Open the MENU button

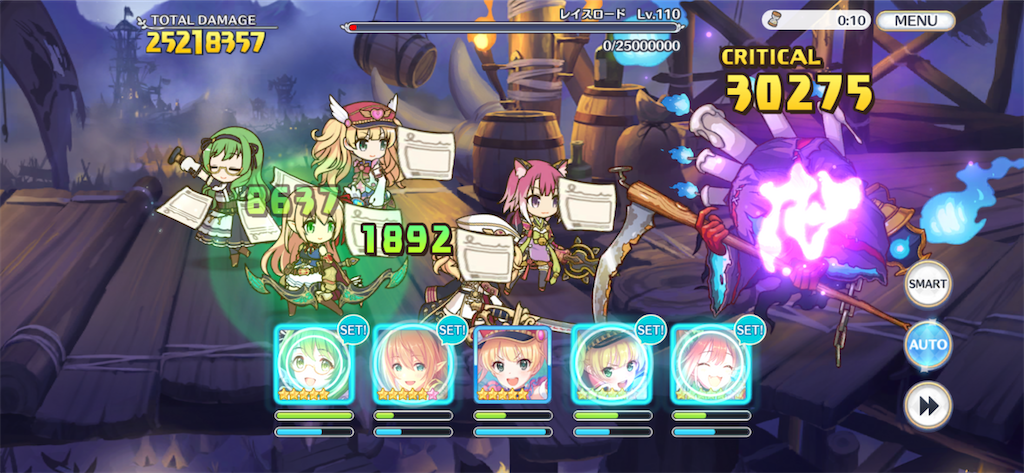915,20
